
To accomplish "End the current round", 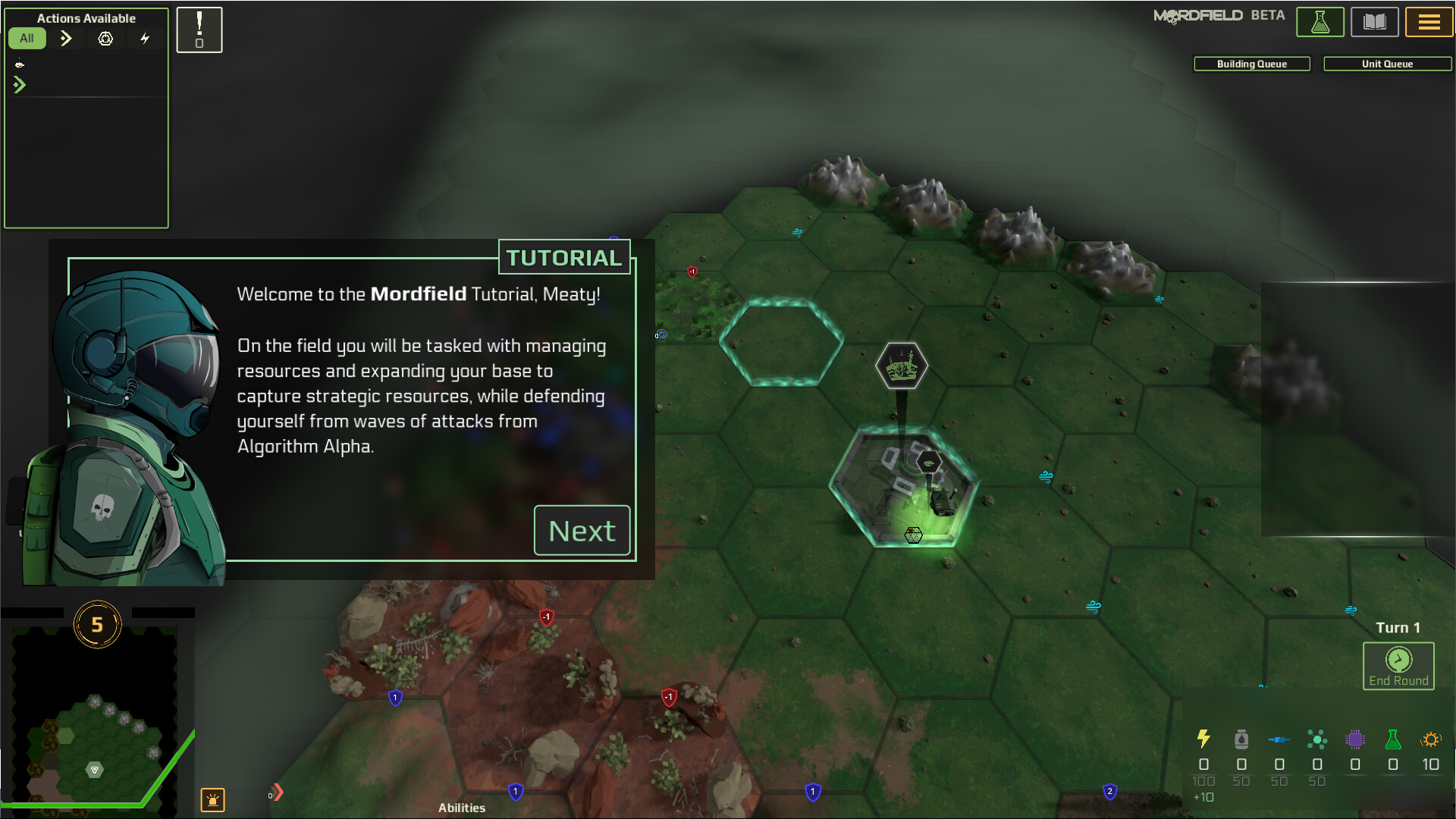I will [x=1398, y=666].
